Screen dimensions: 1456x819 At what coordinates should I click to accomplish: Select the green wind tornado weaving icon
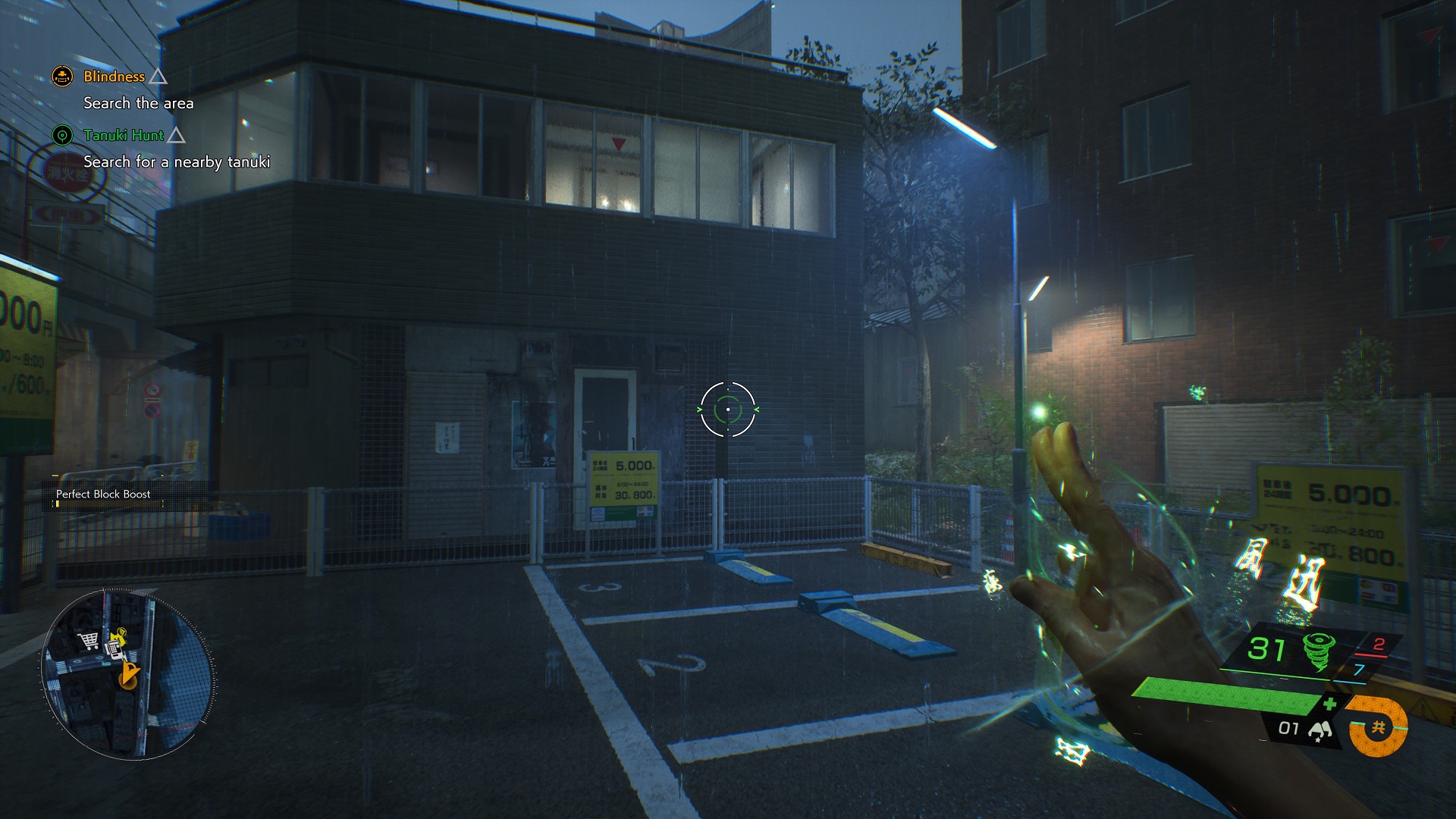tap(1318, 651)
